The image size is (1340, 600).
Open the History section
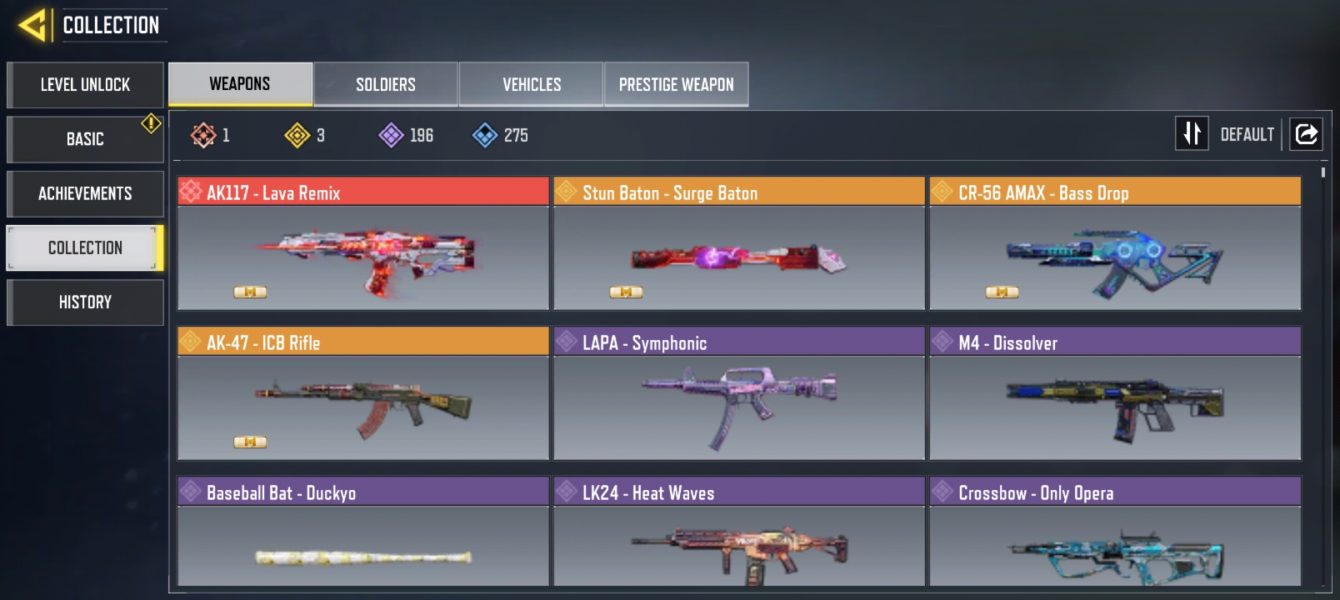coord(85,302)
